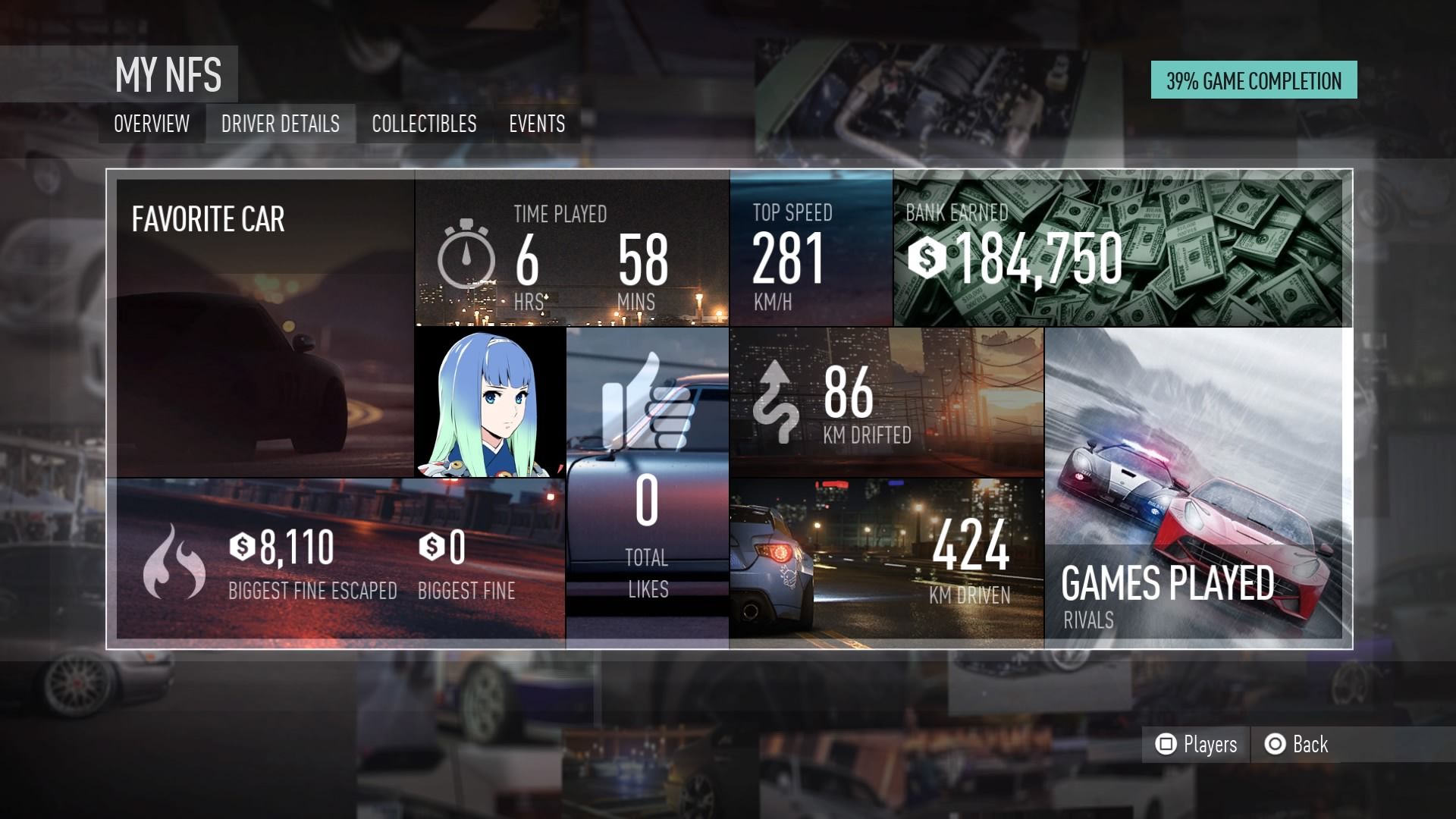Open the Players list
This screenshot has width=1456, height=819.
pos(1197,744)
